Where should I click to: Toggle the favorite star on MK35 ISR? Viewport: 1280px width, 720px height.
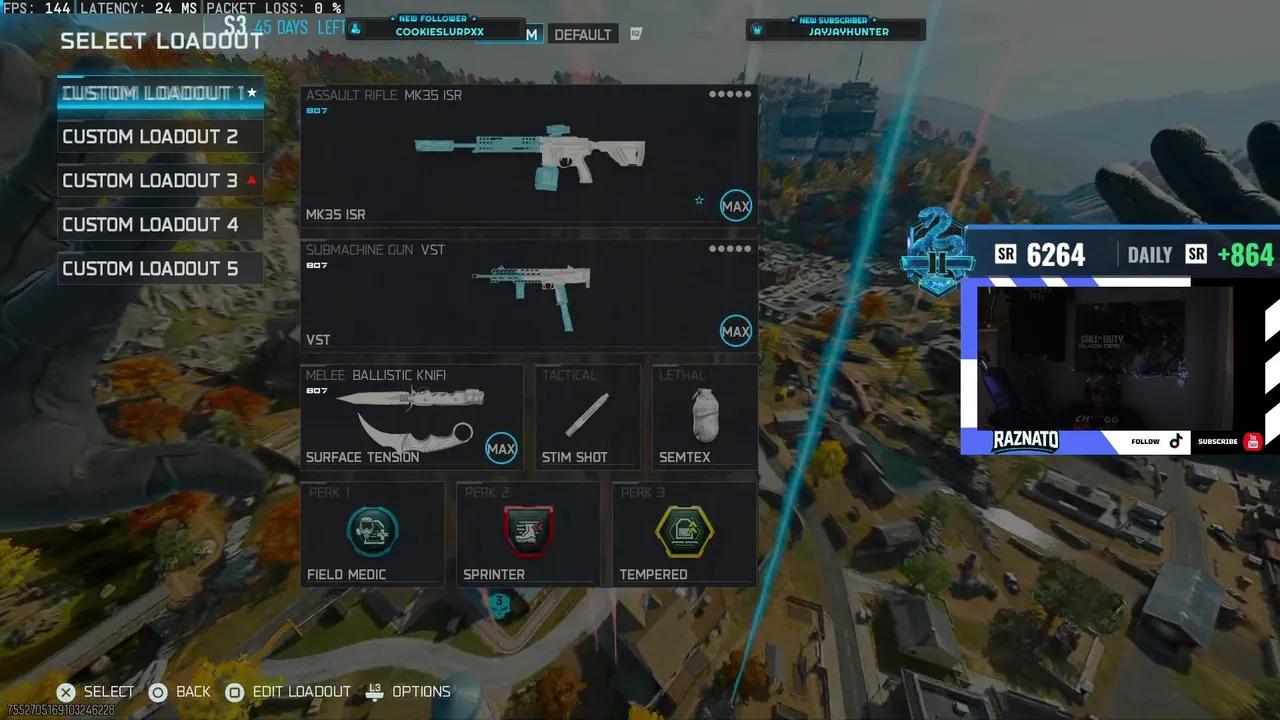pyautogui.click(x=699, y=201)
